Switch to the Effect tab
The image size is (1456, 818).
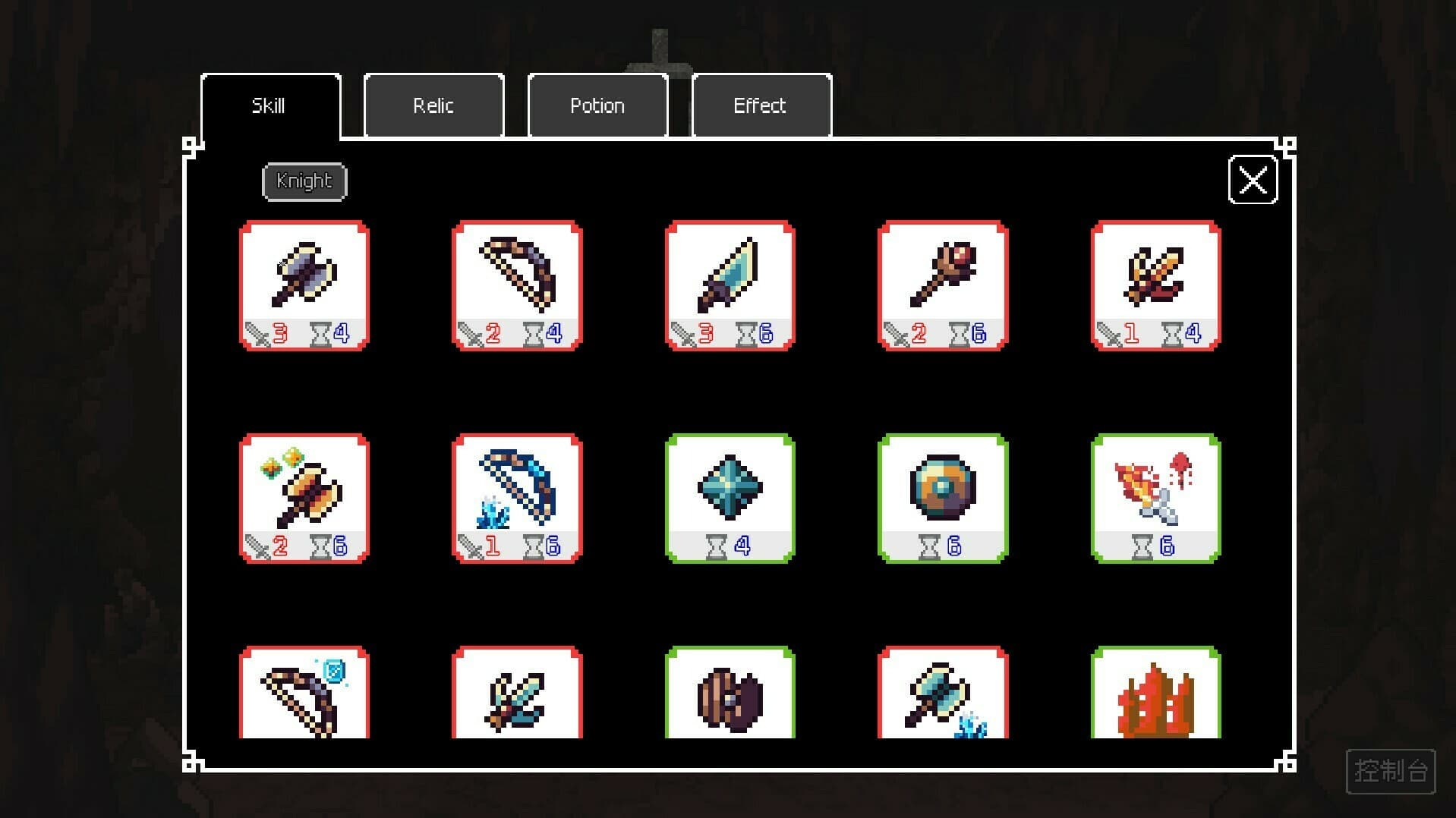point(760,105)
